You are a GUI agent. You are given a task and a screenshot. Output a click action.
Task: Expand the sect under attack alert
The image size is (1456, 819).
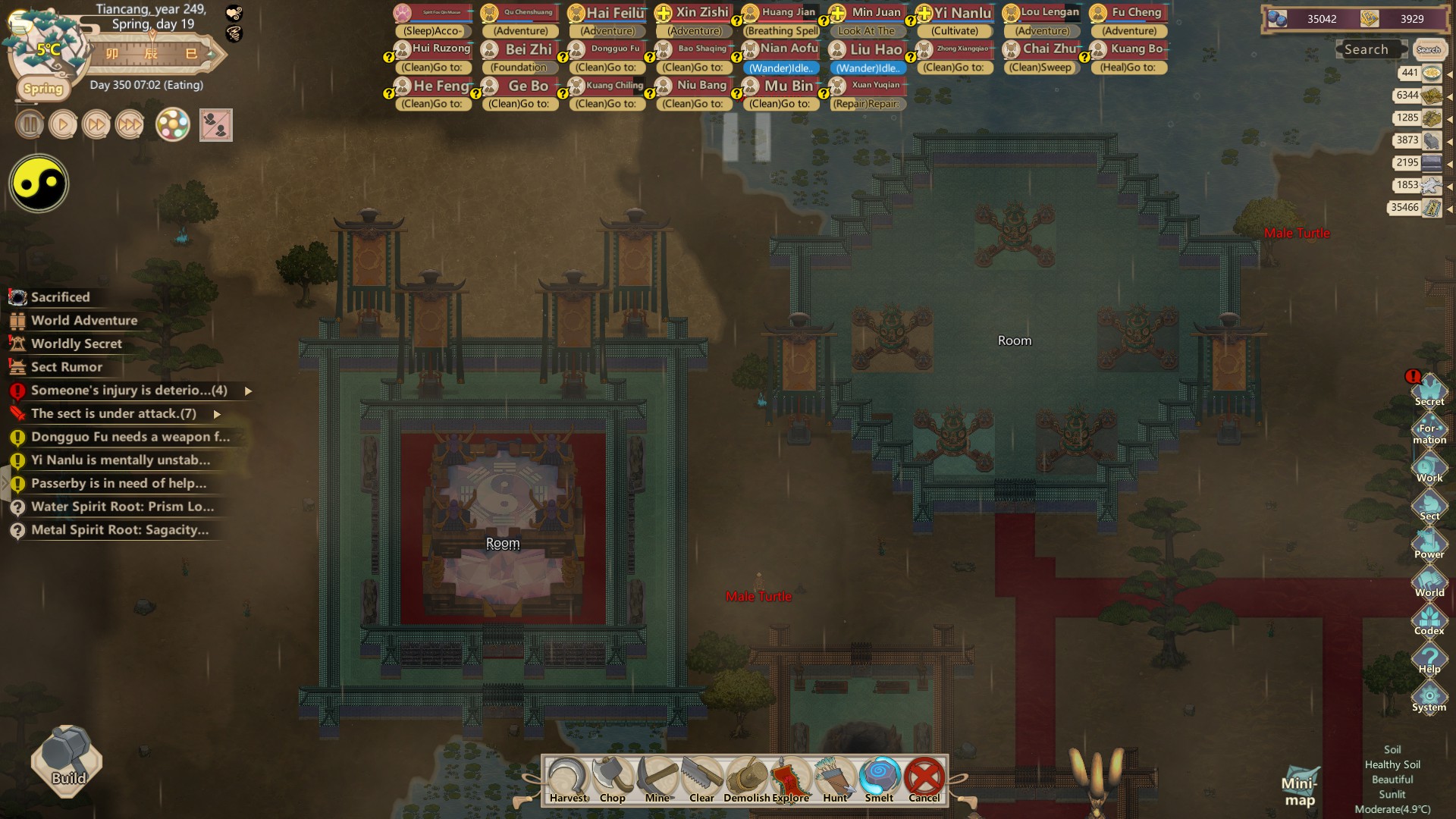coord(216,414)
